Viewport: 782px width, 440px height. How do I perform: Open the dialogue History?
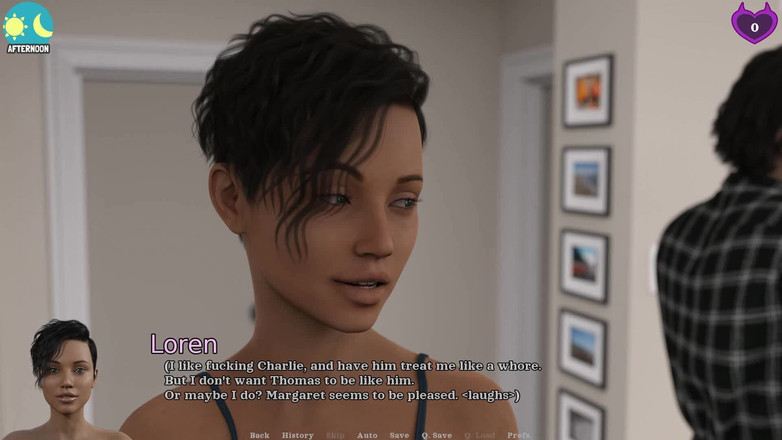[297, 435]
